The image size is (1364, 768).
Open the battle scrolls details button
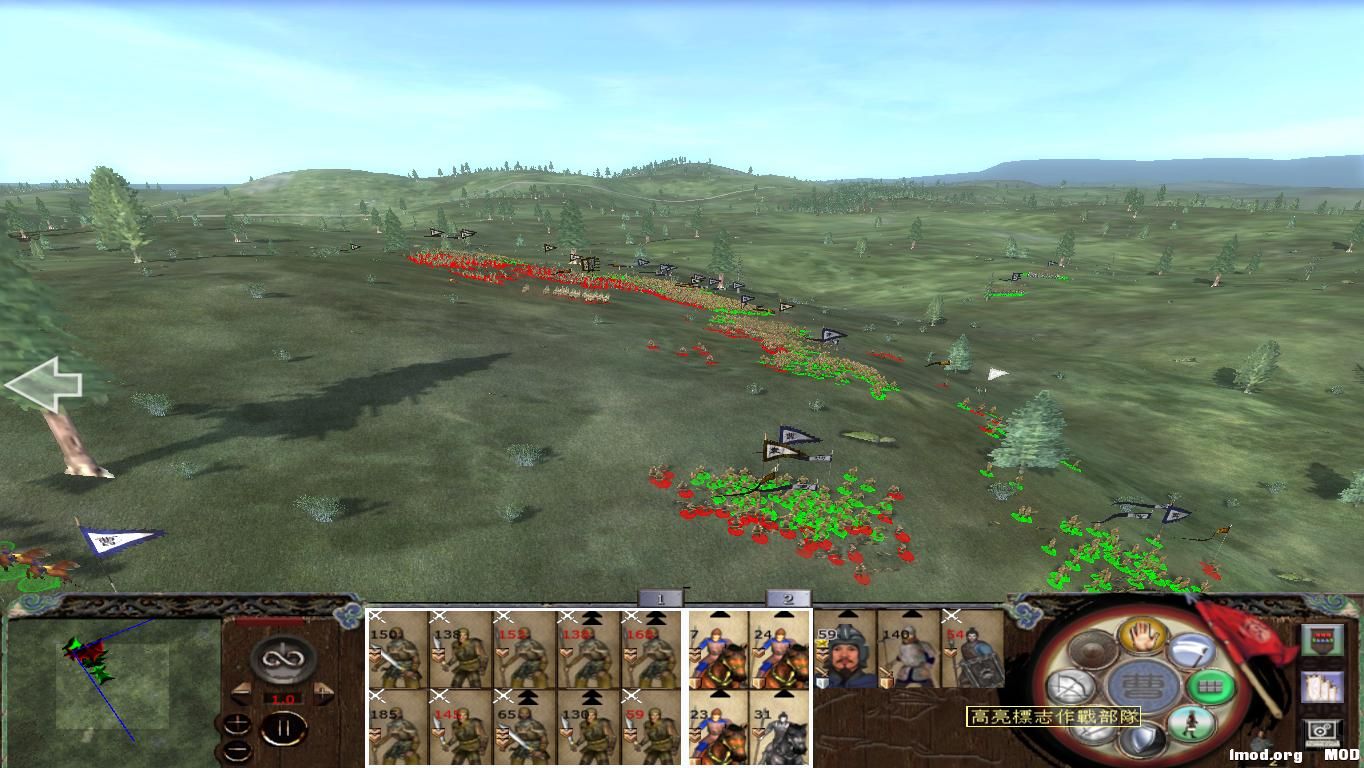[x=1323, y=686]
